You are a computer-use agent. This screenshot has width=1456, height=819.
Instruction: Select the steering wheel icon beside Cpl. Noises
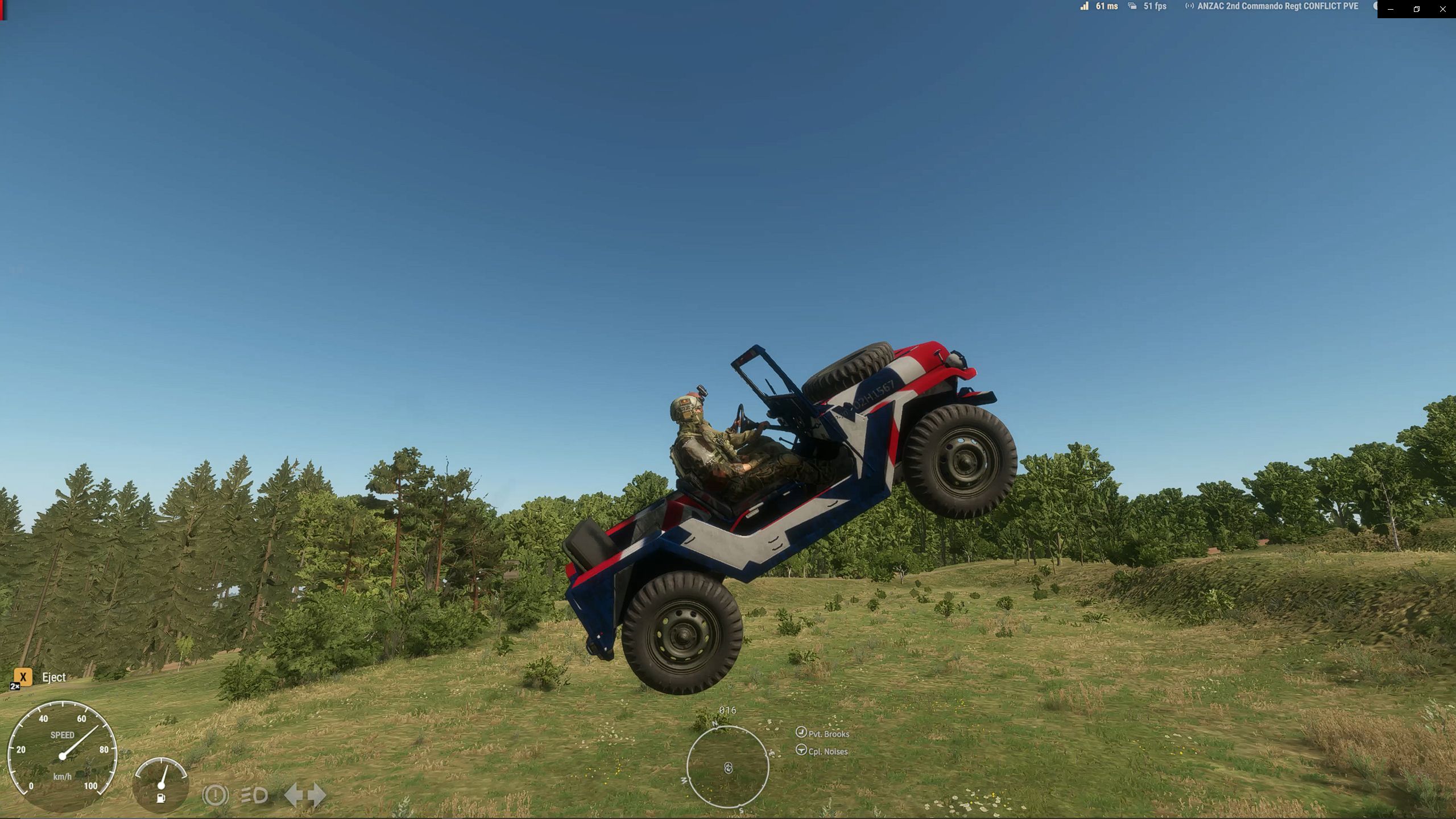pos(801,750)
